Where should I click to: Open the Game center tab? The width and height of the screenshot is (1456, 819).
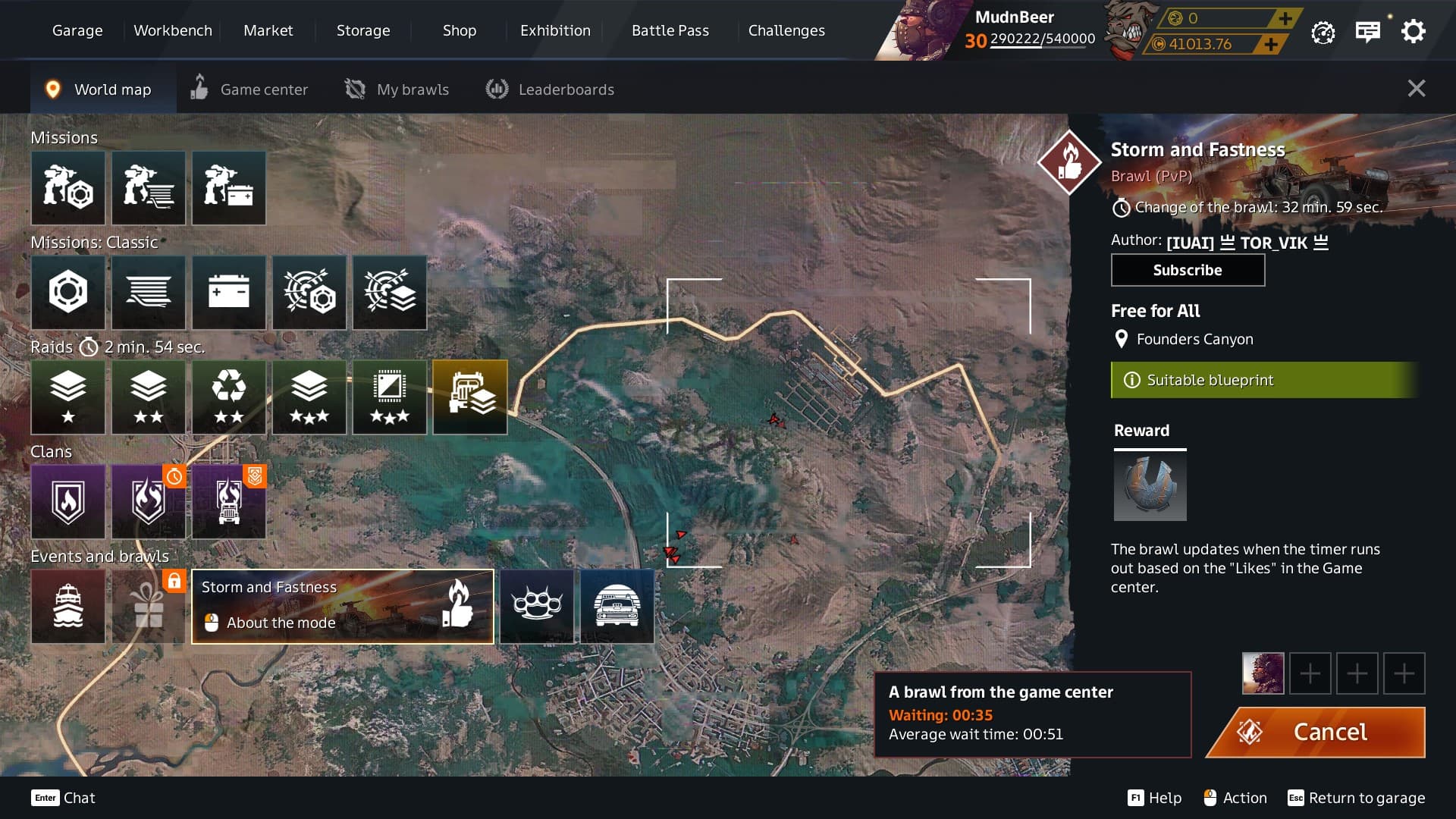[x=249, y=89]
